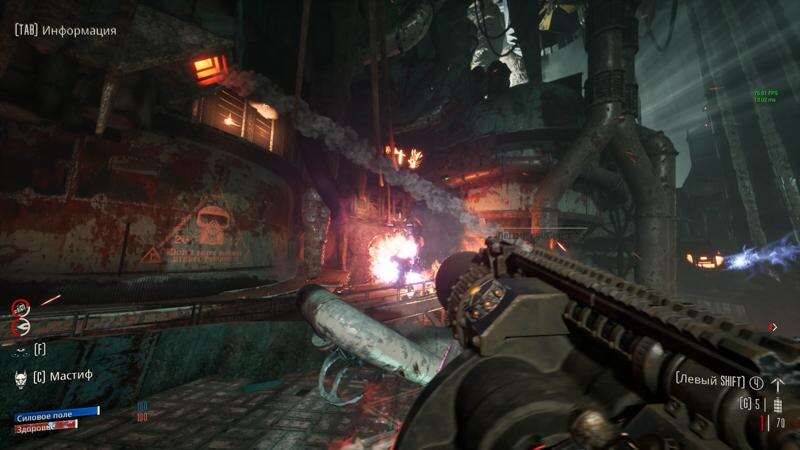The width and height of the screenshot is (800, 450).
Task: Click the upward arrow dash icon
Action: pyautogui.click(x=778, y=382)
